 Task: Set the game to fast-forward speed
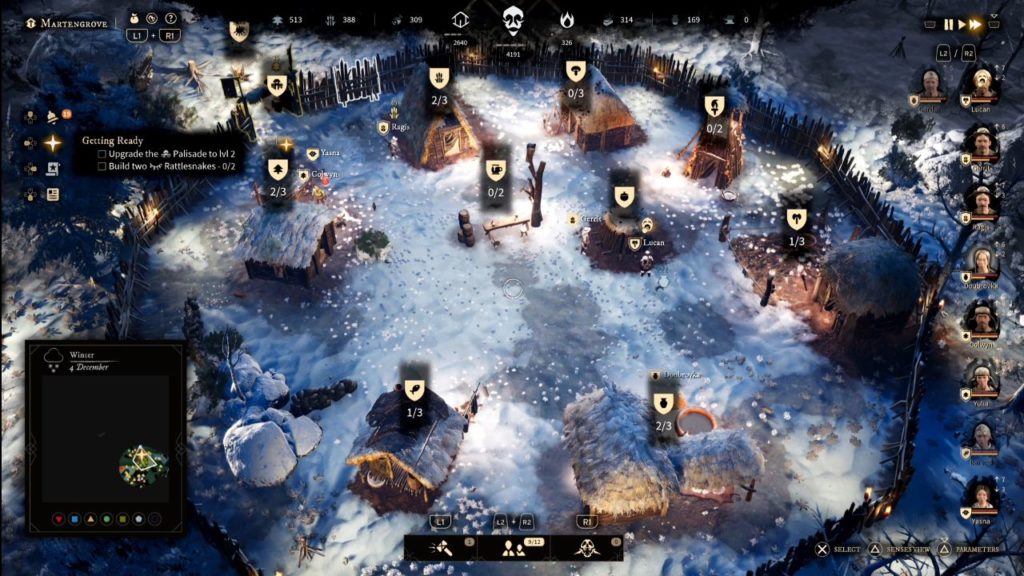pyautogui.click(x=975, y=24)
